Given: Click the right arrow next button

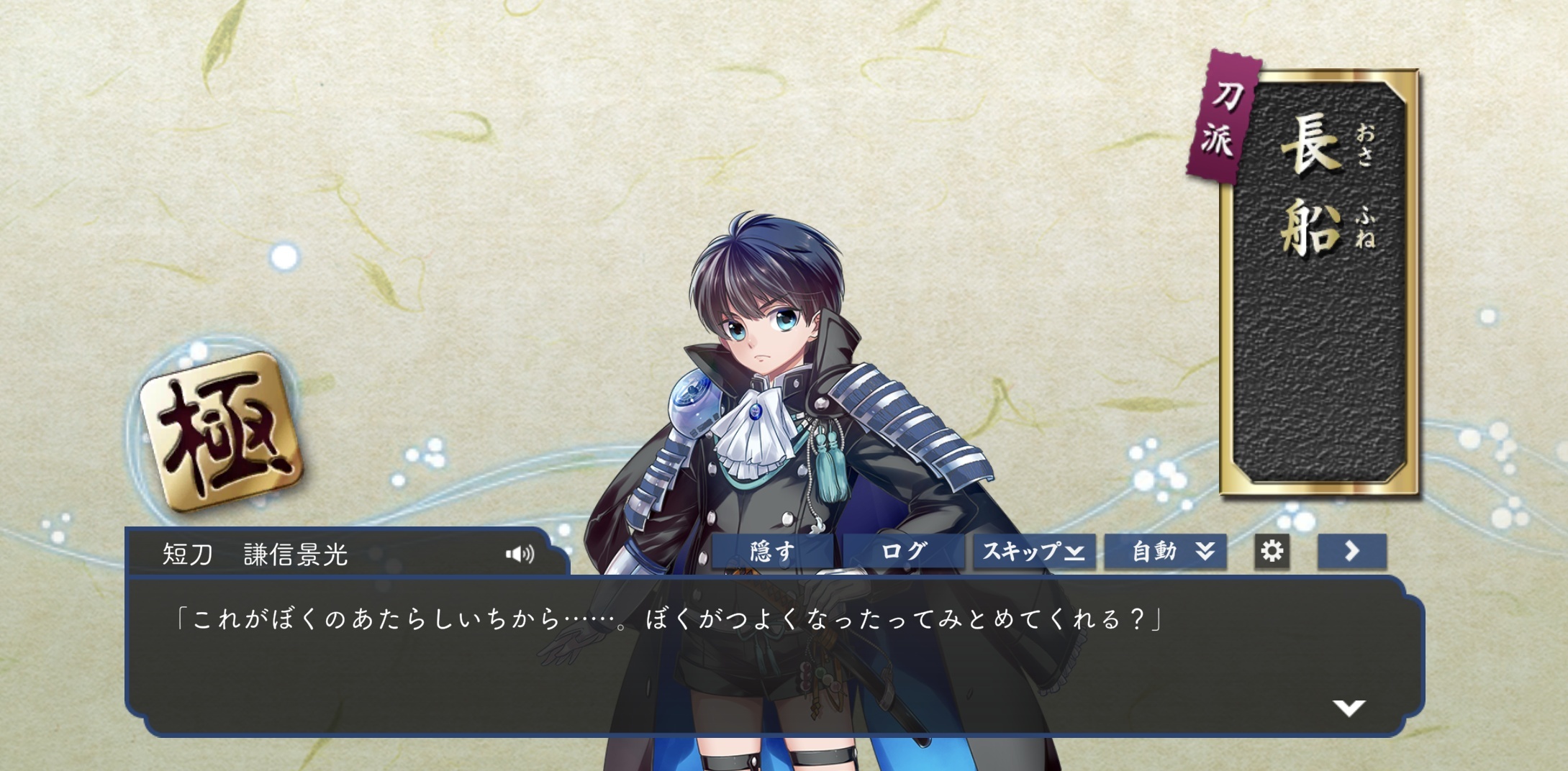Looking at the screenshot, I should 1351,552.
